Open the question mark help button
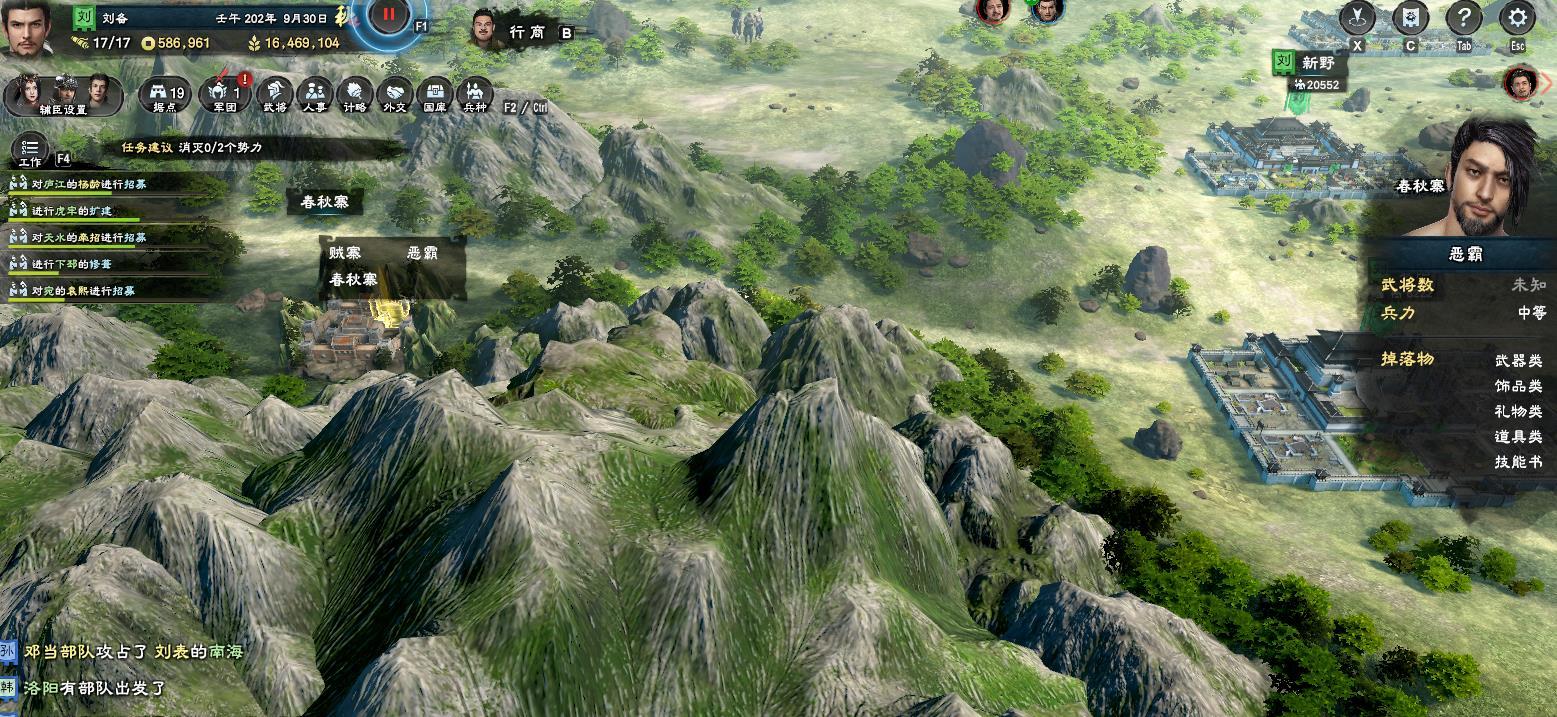The height and width of the screenshot is (717, 1557). 1463,18
